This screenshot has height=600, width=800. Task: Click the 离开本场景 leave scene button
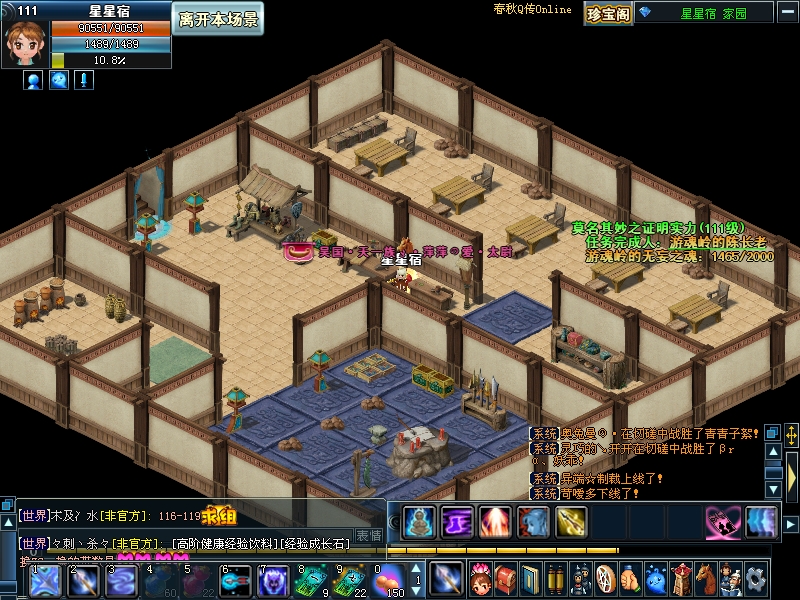point(218,19)
